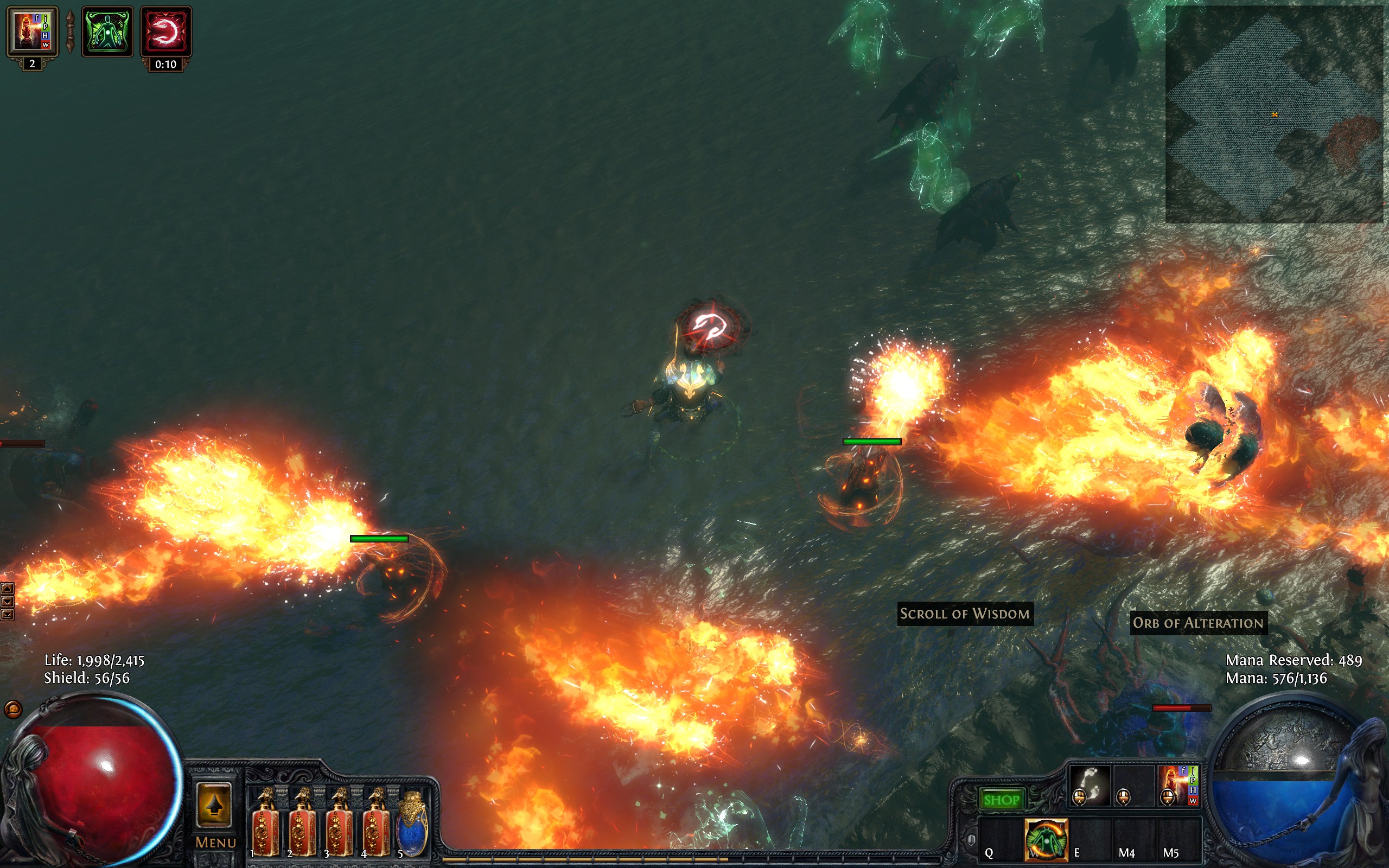
Task: Click the red debuff icon with 0:10 timer
Action: point(166,31)
